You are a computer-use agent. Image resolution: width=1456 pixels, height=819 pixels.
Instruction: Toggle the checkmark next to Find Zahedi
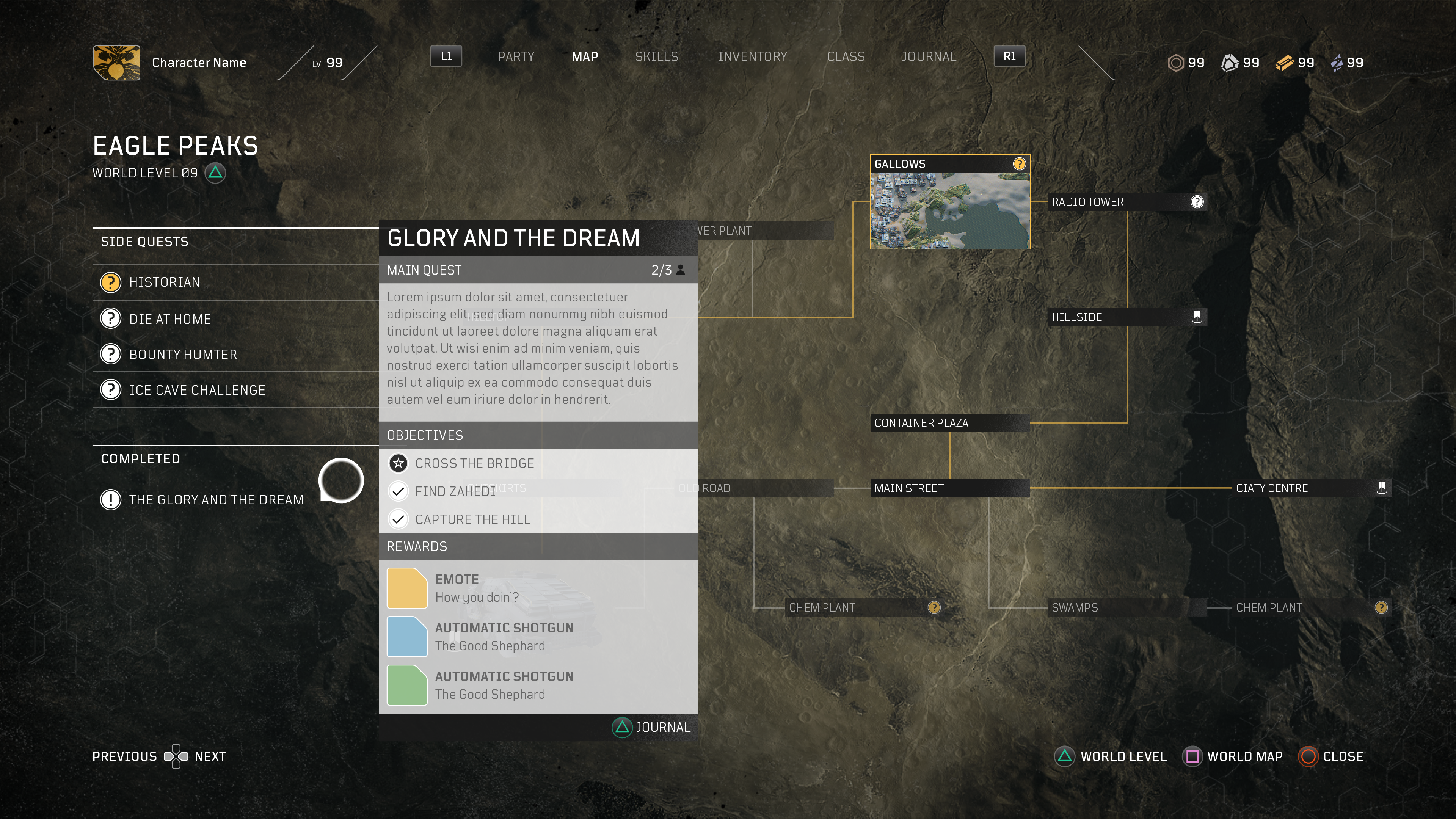(399, 491)
